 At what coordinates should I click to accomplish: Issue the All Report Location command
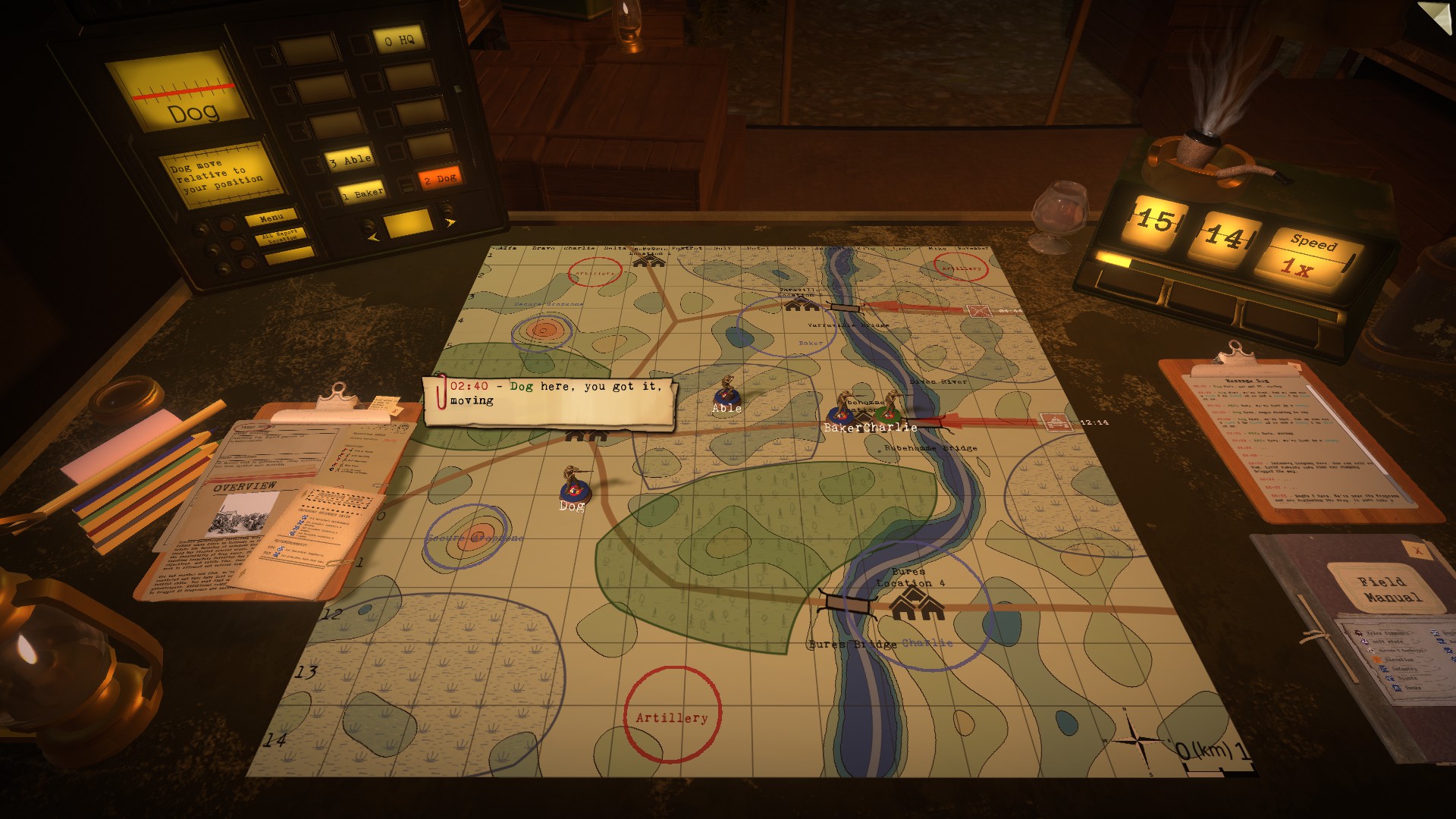pyautogui.click(x=280, y=236)
